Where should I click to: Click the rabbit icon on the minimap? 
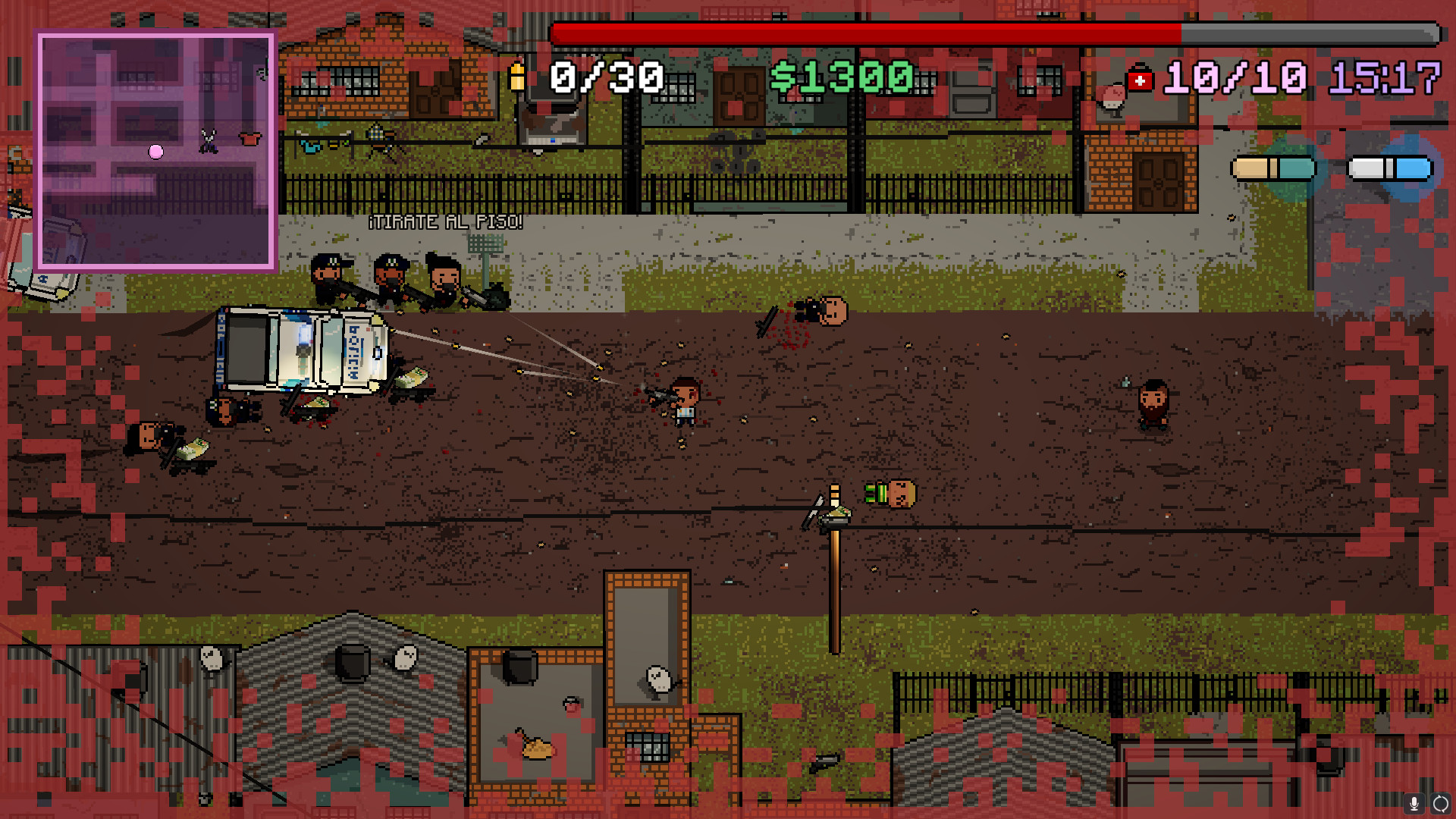(209, 141)
